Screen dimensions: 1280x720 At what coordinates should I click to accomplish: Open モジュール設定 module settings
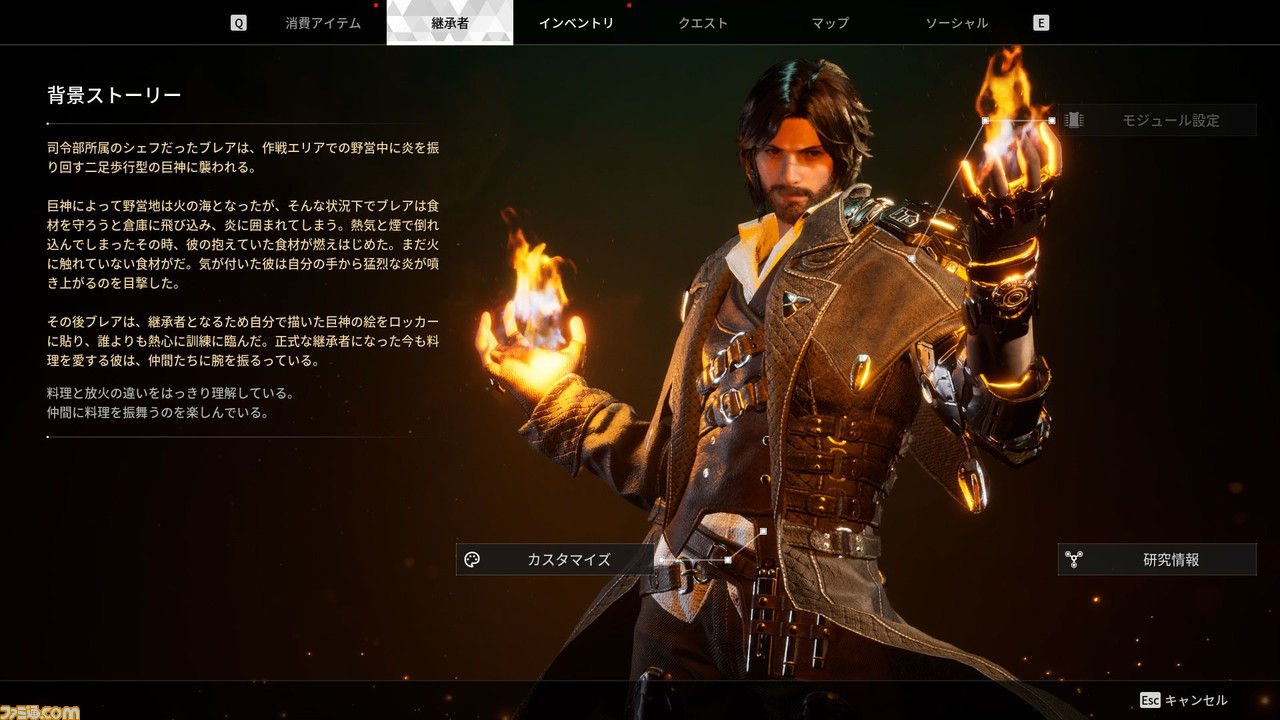1157,120
